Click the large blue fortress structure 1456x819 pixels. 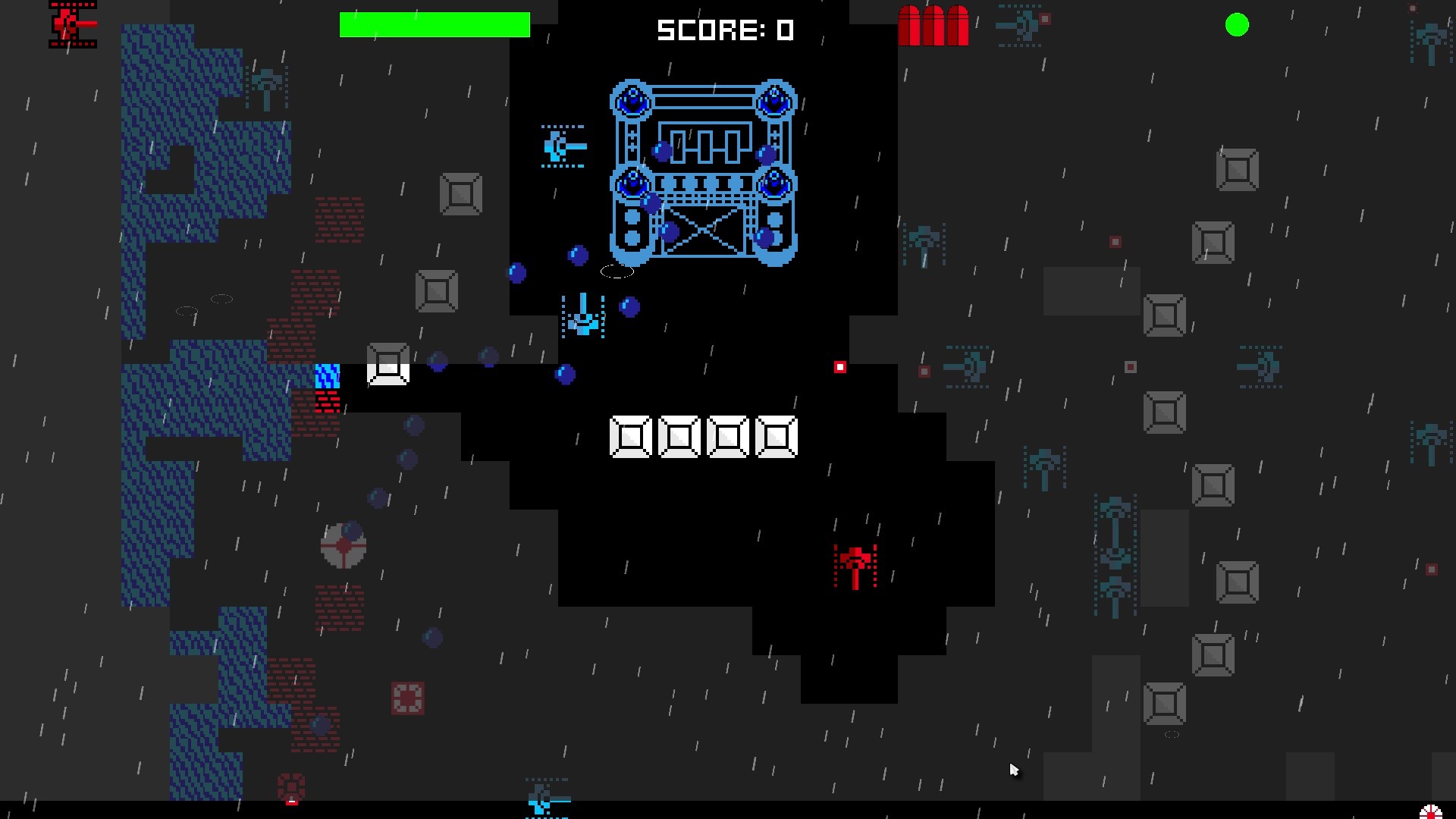[x=701, y=174]
